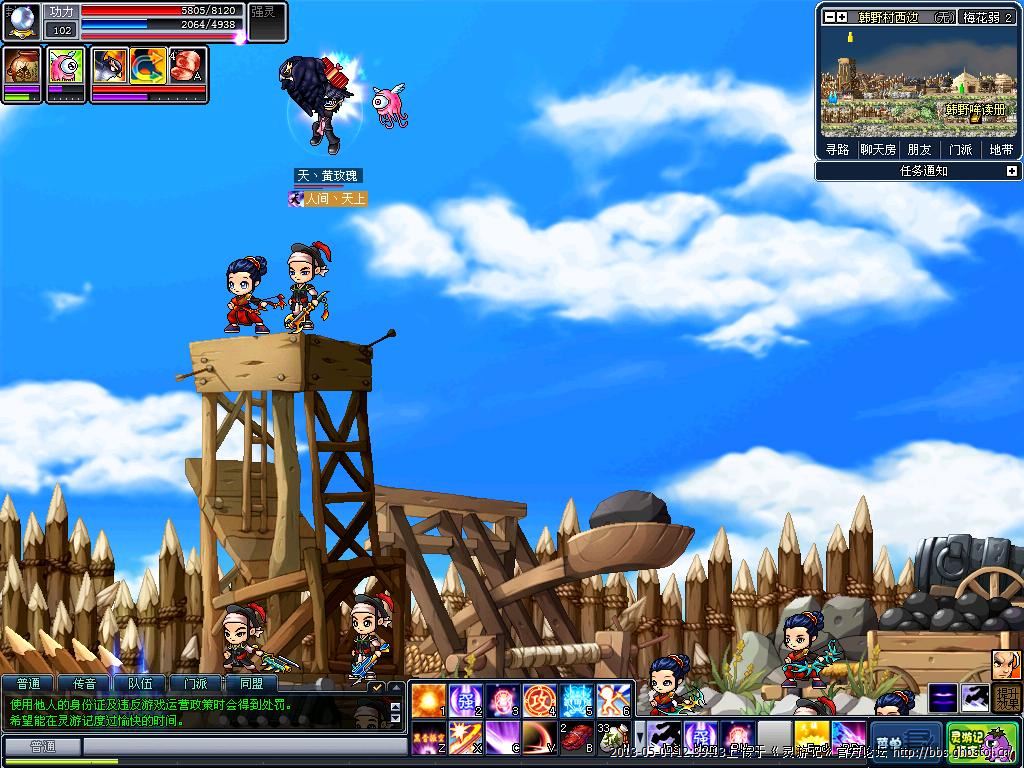Open the 地带 zone map button
Viewport: 1024px width, 768px height.
(1001, 150)
